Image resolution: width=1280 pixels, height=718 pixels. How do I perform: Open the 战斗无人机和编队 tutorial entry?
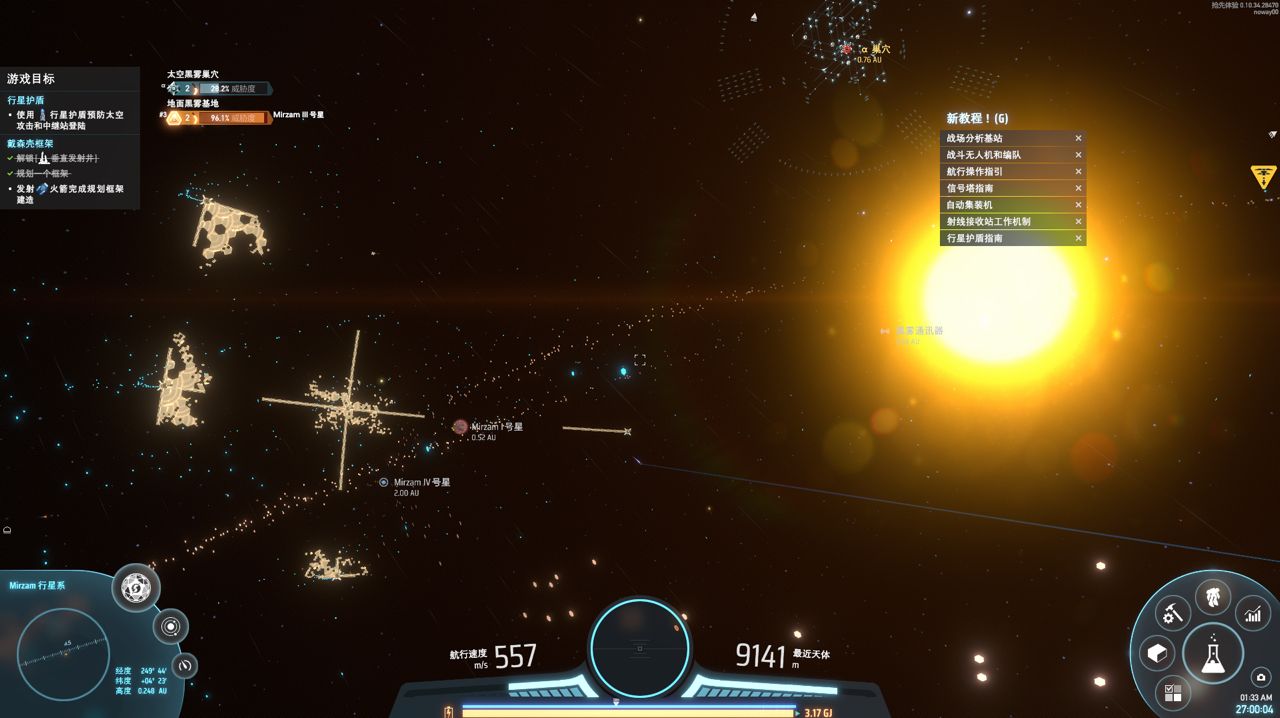coord(1005,155)
